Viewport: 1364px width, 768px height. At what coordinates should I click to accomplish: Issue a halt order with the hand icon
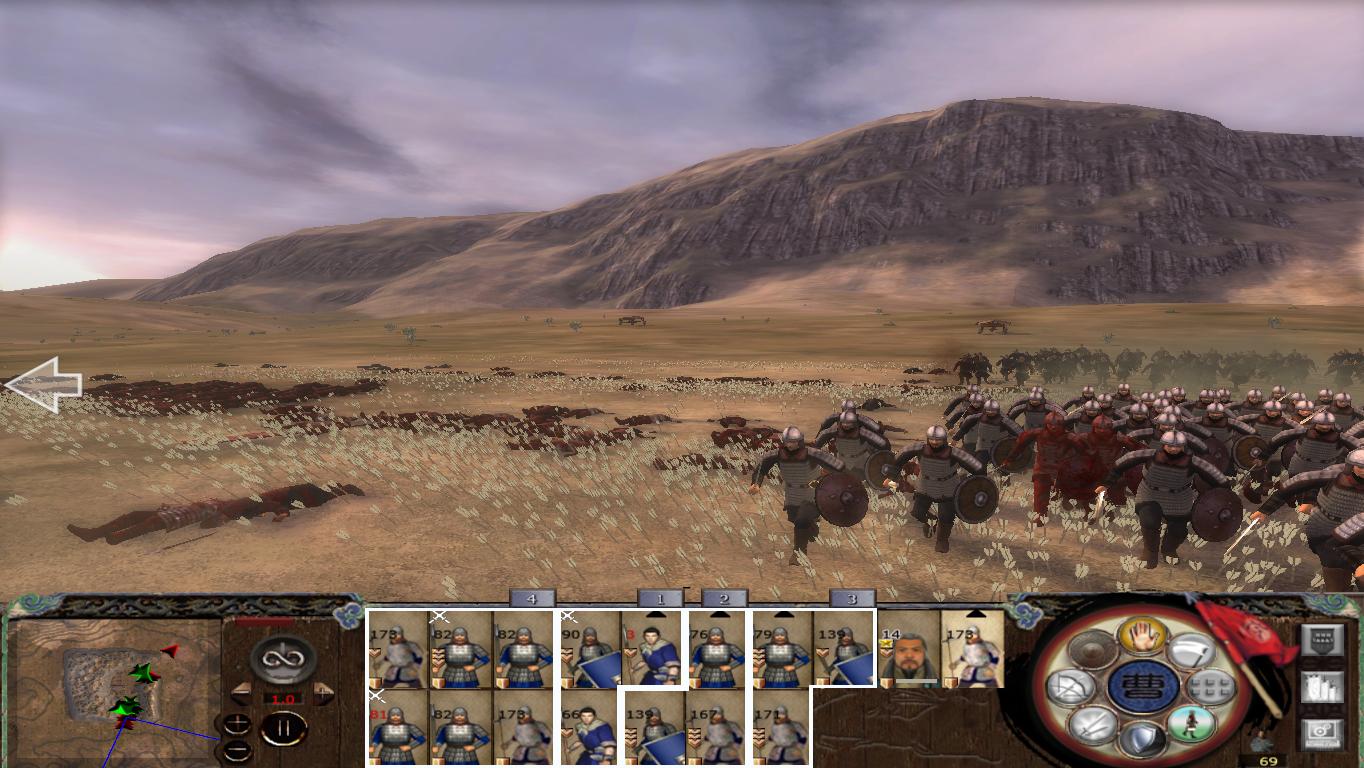1142,637
